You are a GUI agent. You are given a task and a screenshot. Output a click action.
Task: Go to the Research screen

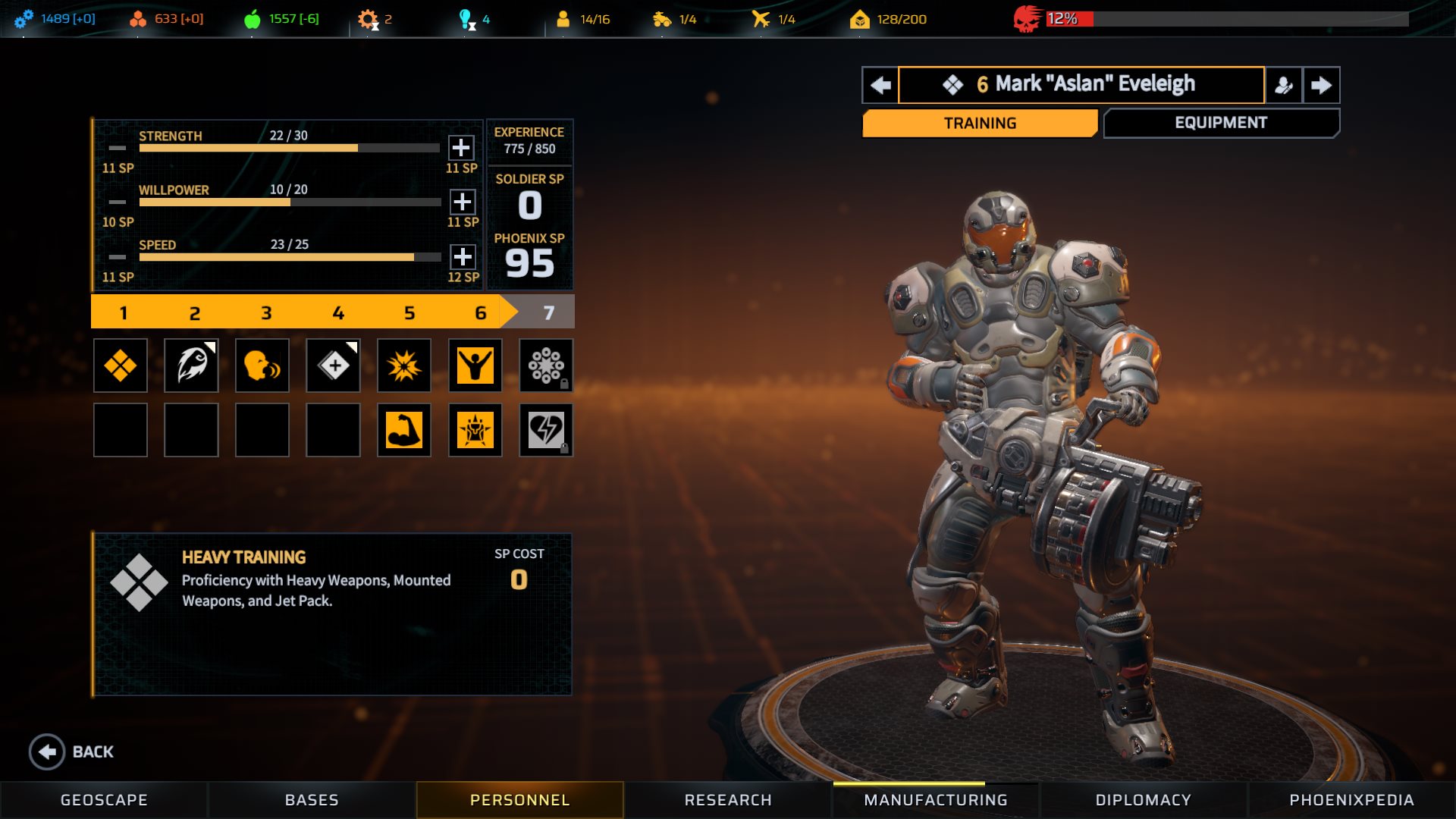tap(728, 800)
